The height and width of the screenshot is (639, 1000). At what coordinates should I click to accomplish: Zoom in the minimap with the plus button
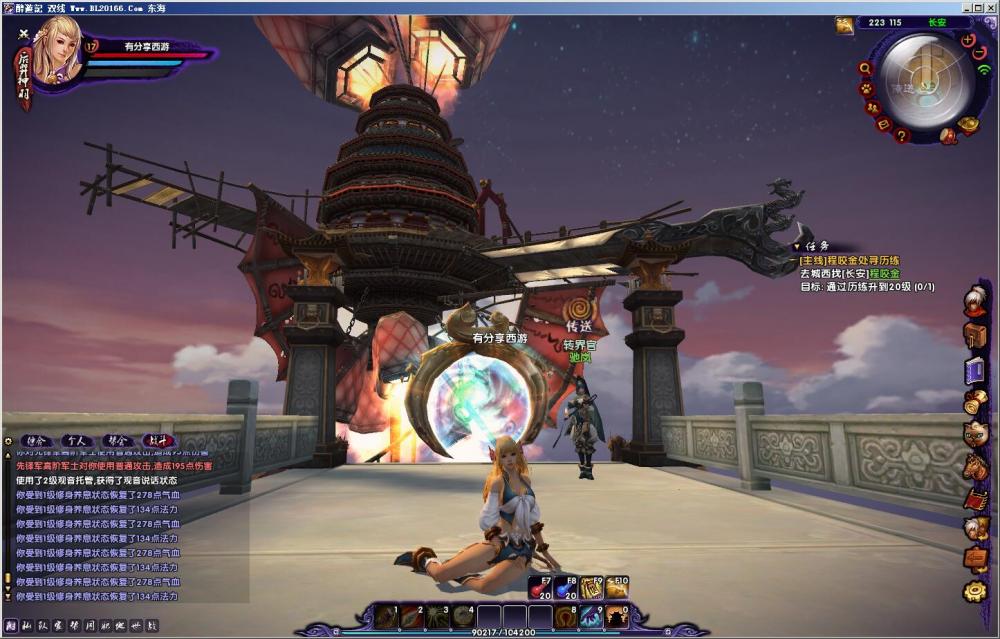967,40
